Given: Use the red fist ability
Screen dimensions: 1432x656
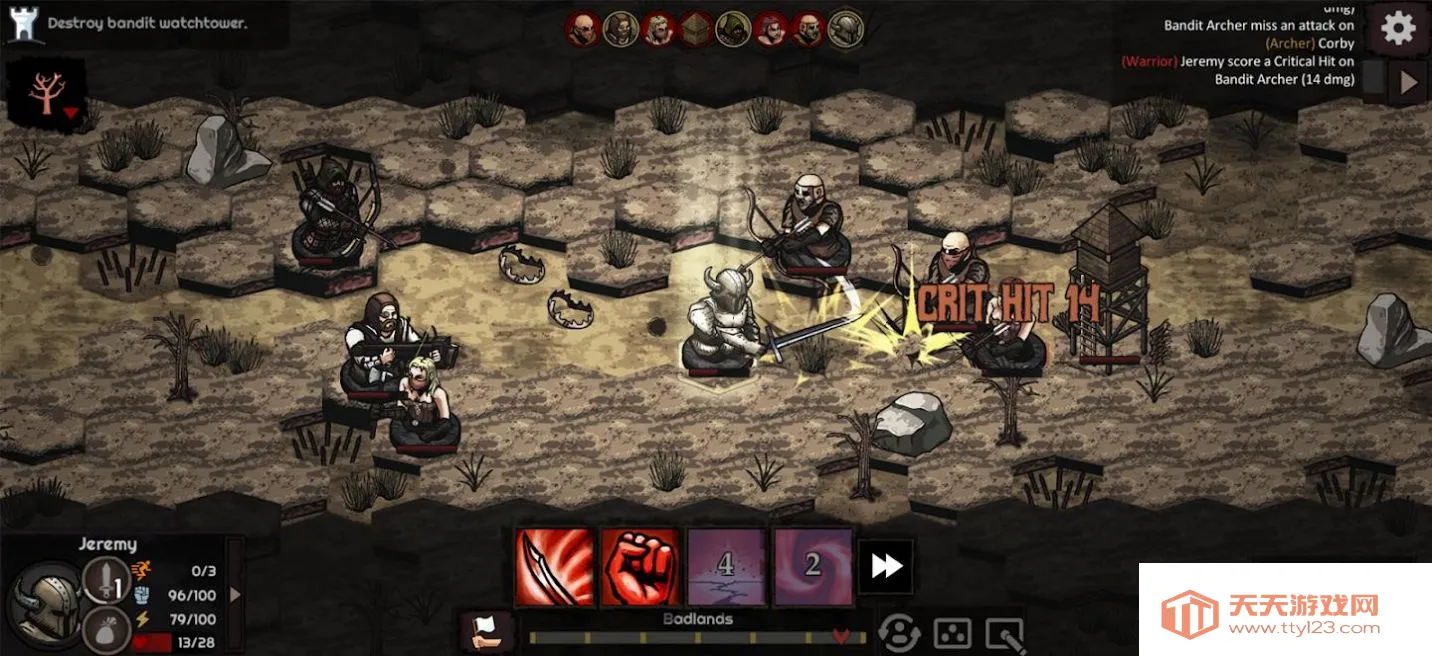Looking at the screenshot, I should coord(640,567).
